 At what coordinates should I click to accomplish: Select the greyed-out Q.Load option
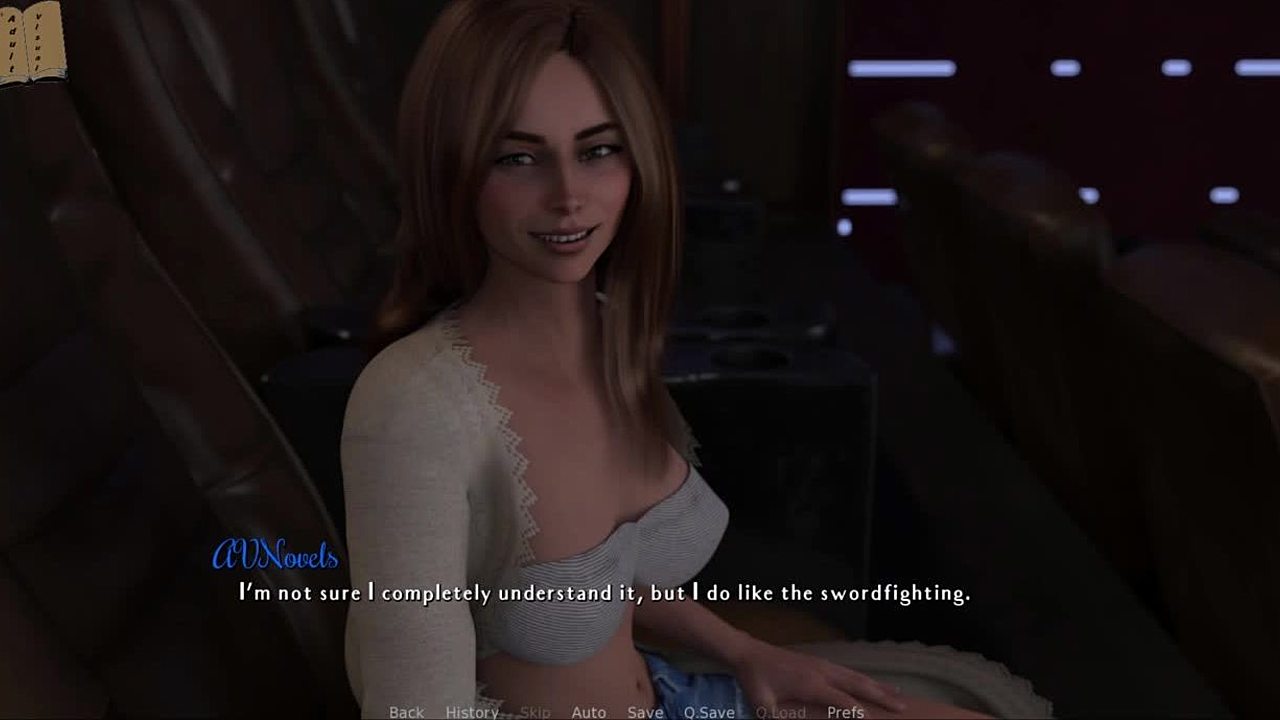(781, 712)
